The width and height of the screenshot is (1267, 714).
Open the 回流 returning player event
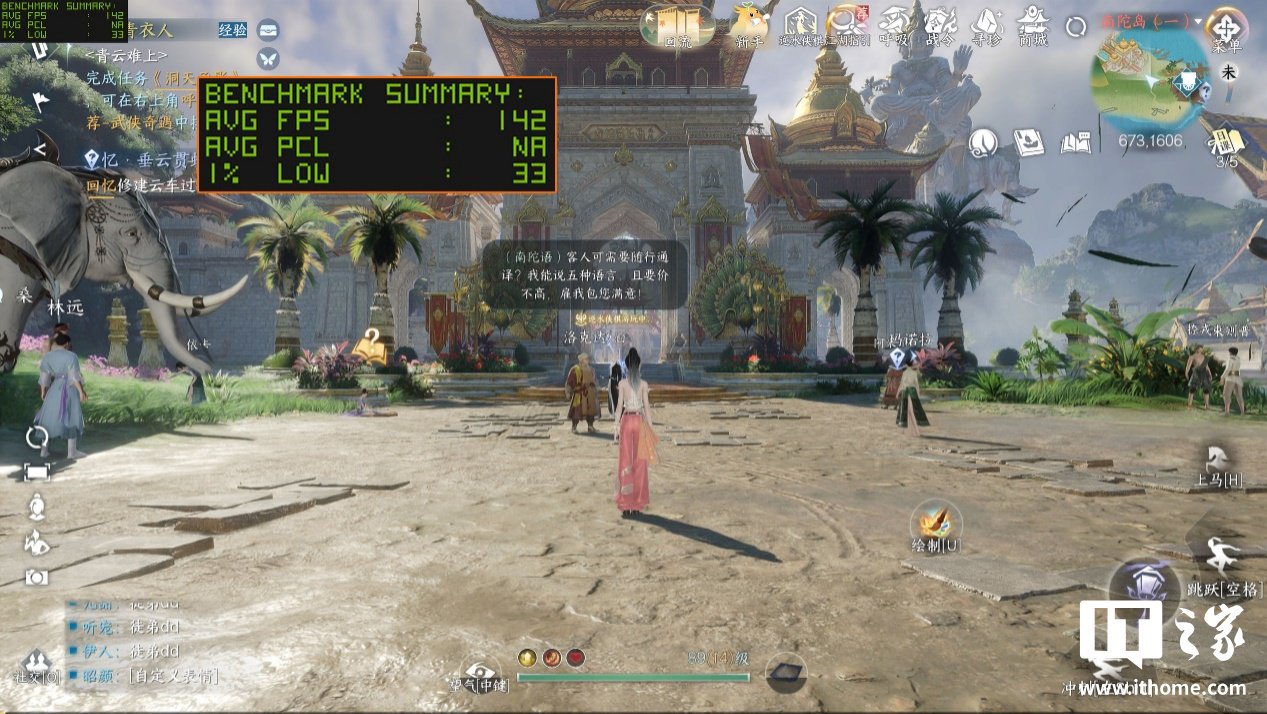coord(677,23)
